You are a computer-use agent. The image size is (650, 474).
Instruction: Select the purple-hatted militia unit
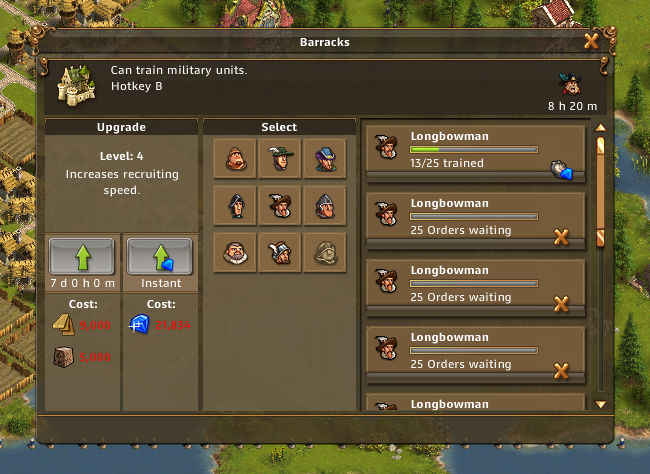(324, 157)
